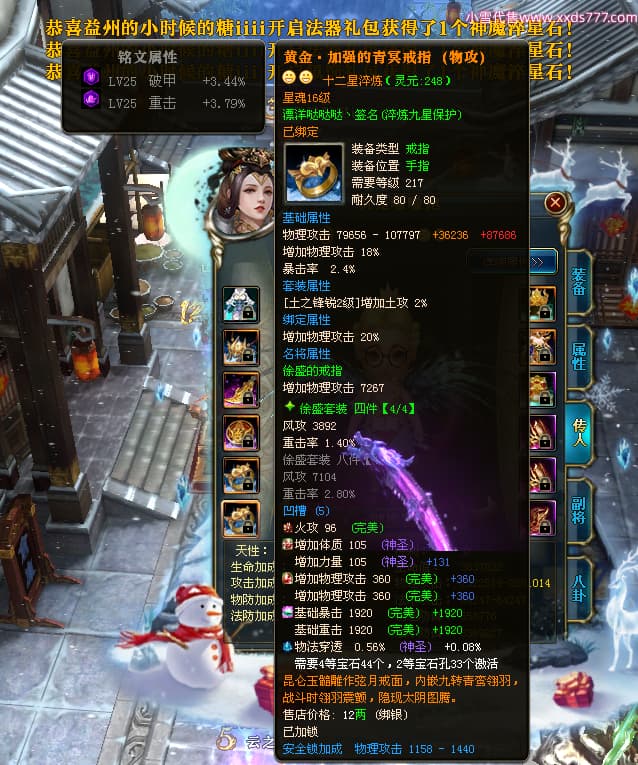Click the purple-gold boot equipment slot

pos(240,389)
